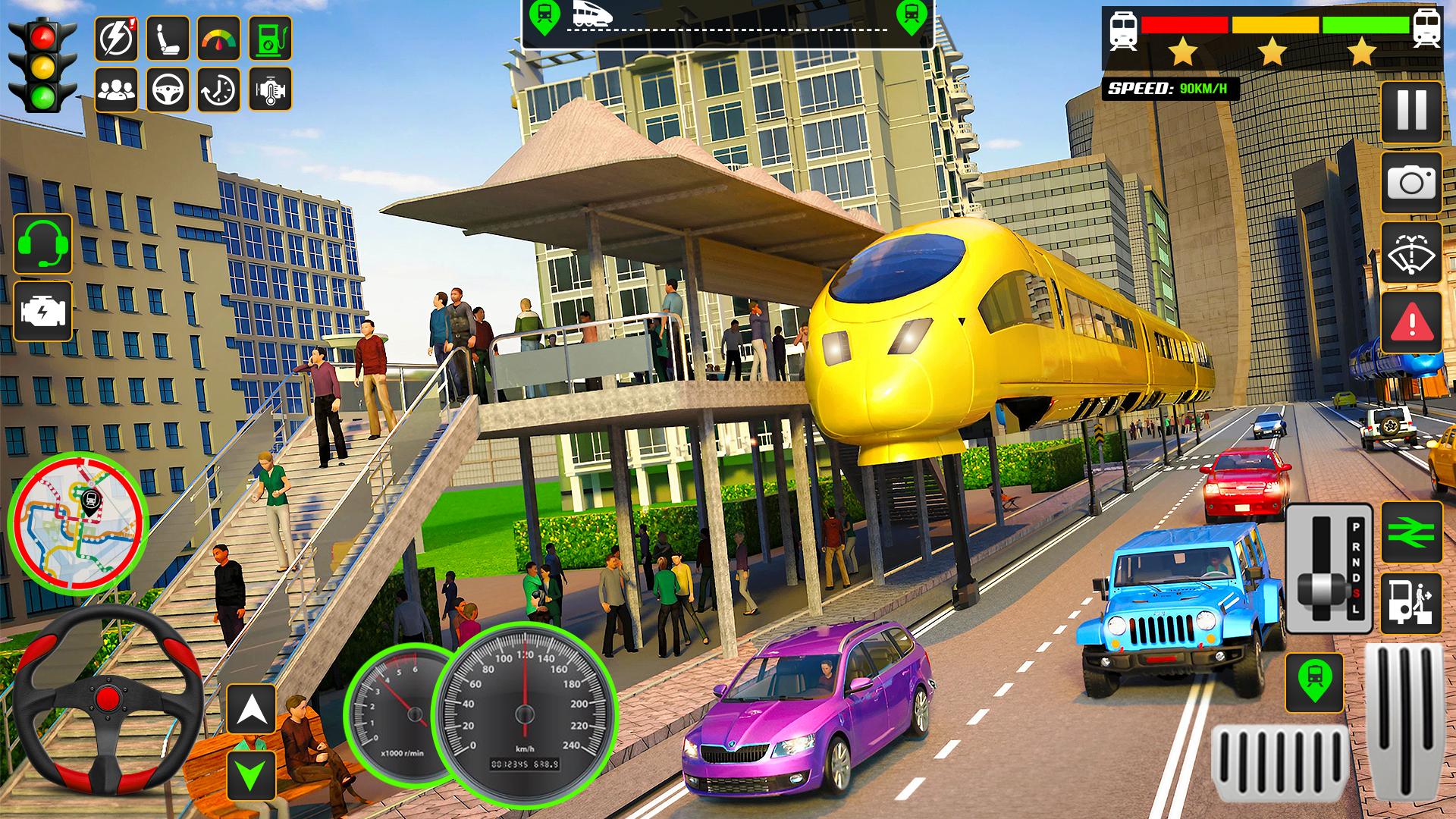Turn on the red hazard warning button

pos(1411,323)
